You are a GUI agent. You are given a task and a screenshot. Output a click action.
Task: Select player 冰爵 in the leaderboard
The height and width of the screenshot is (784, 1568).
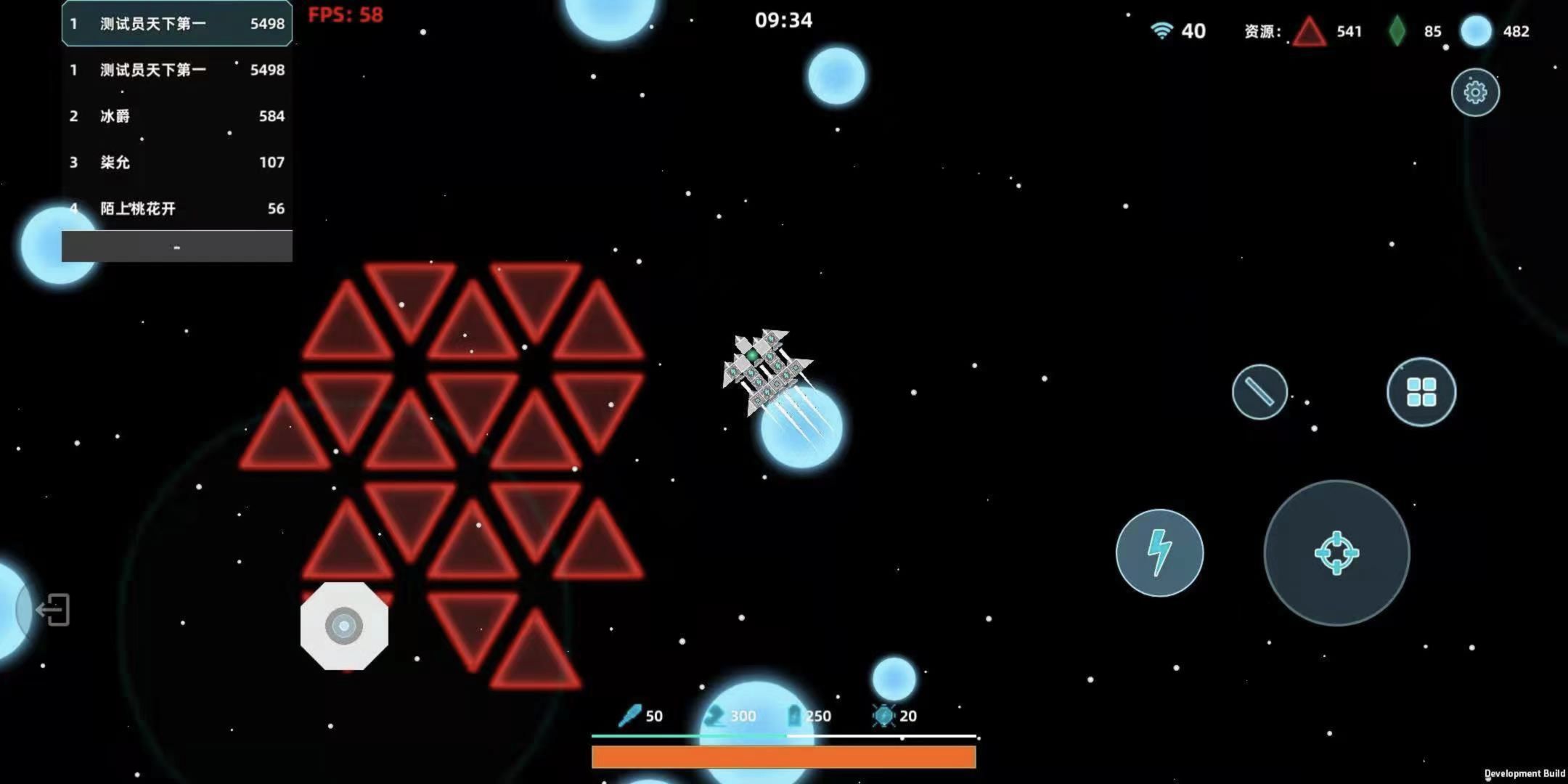176,116
